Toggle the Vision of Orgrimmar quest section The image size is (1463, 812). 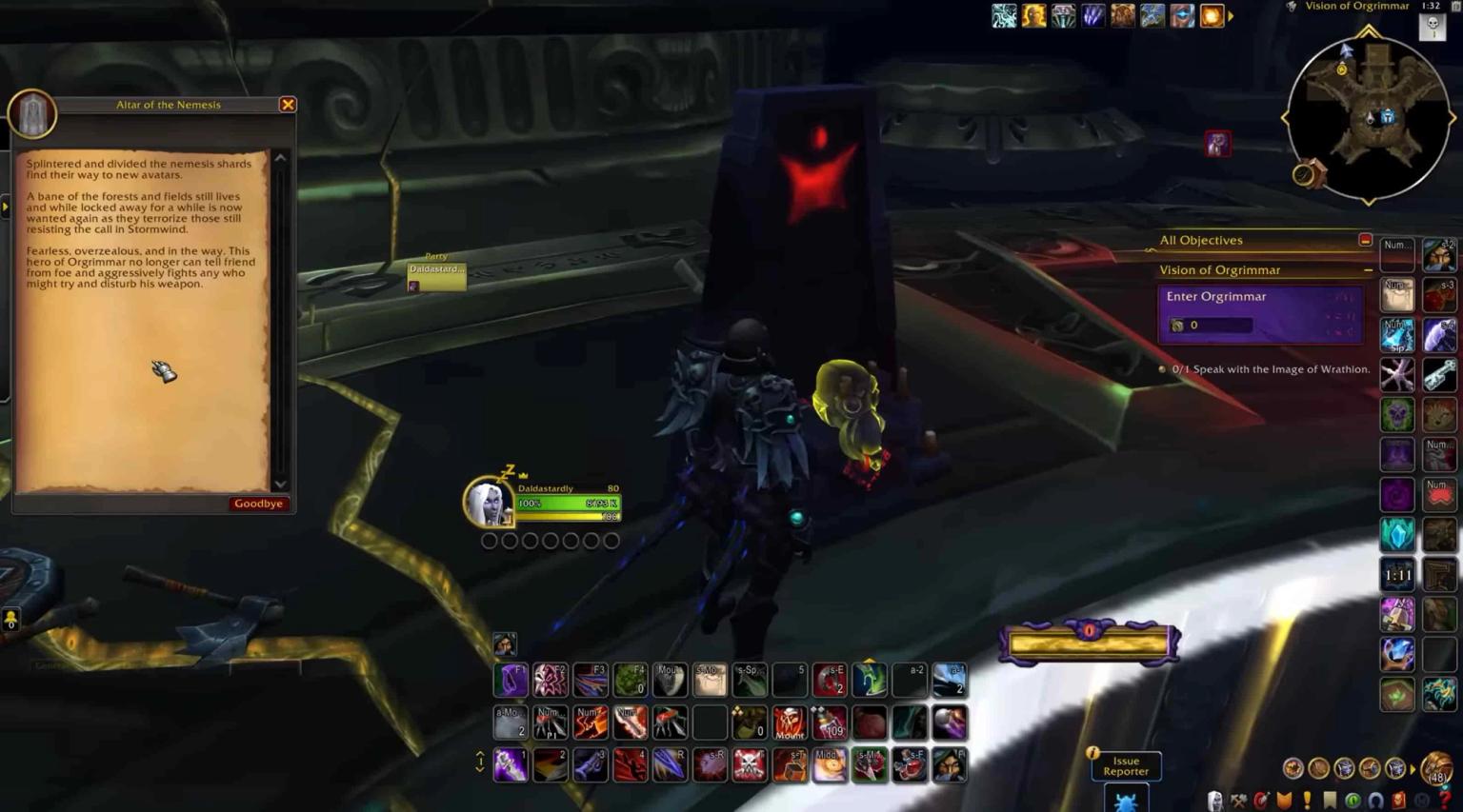click(x=1369, y=270)
